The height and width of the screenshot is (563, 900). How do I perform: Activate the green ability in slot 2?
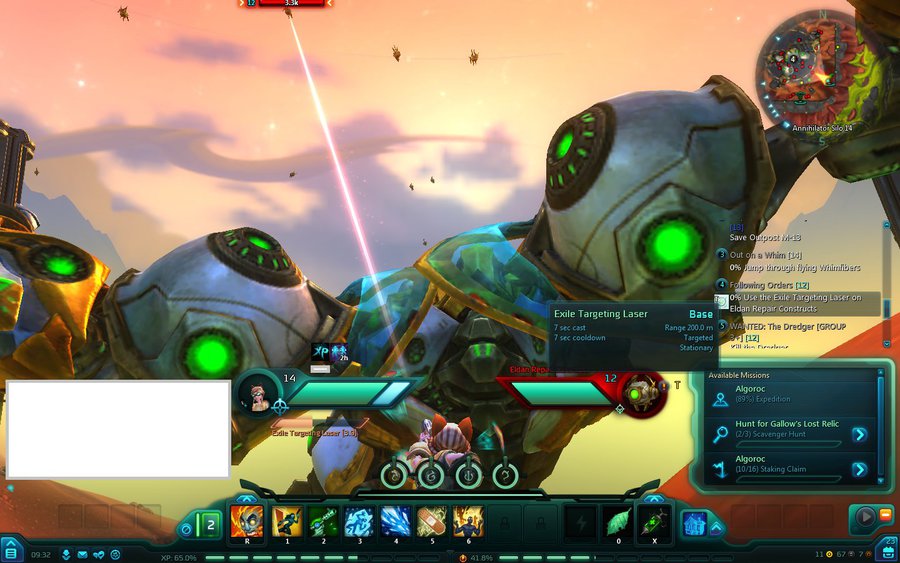(324, 522)
